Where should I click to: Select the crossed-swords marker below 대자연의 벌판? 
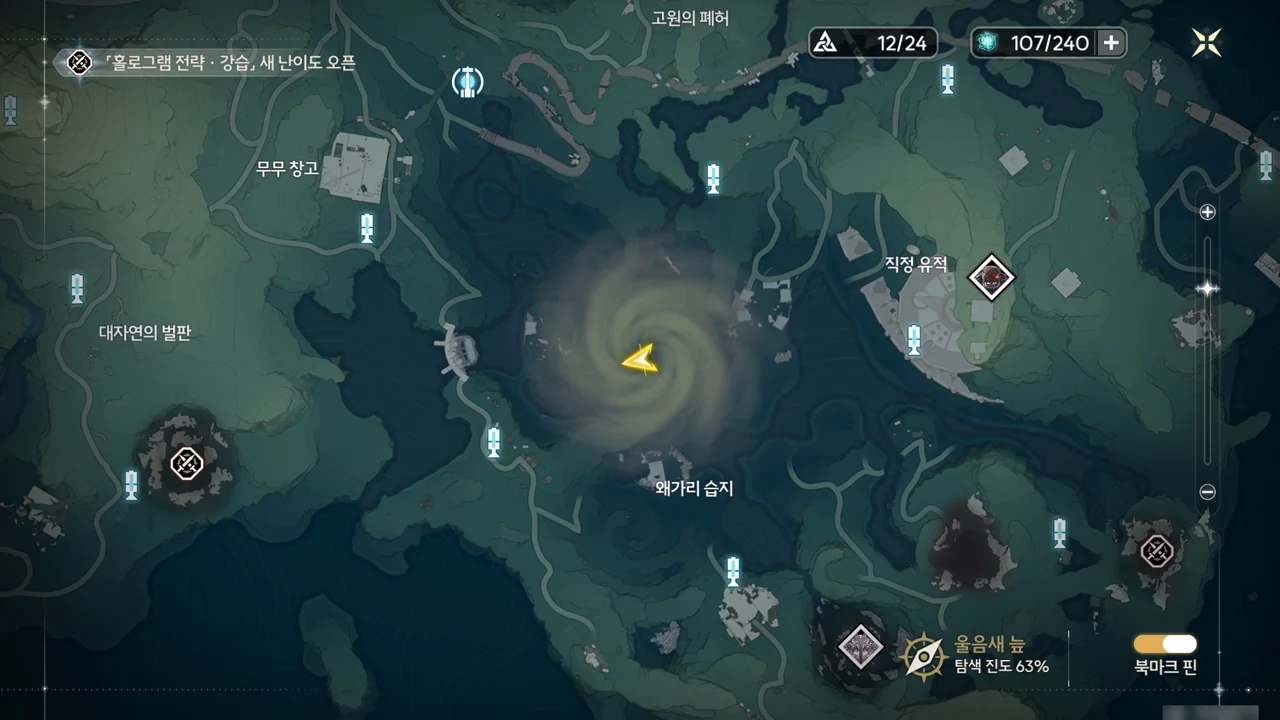pyautogui.click(x=187, y=463)
